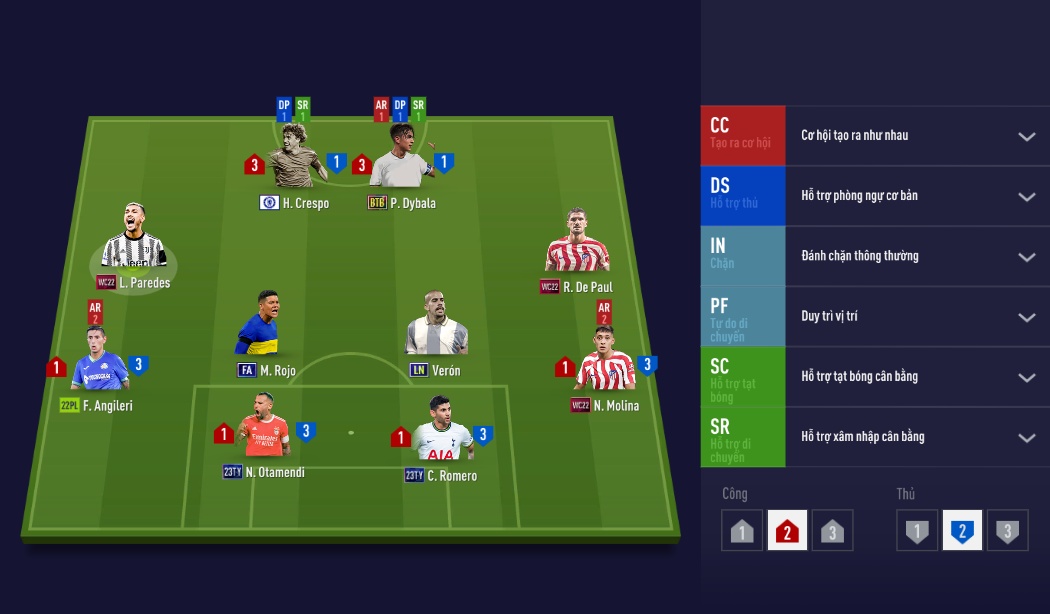This screenshot has height=614, width=1050.
Task: Open the SC tackle support dropdown
Action: (x=1026, y=377)
